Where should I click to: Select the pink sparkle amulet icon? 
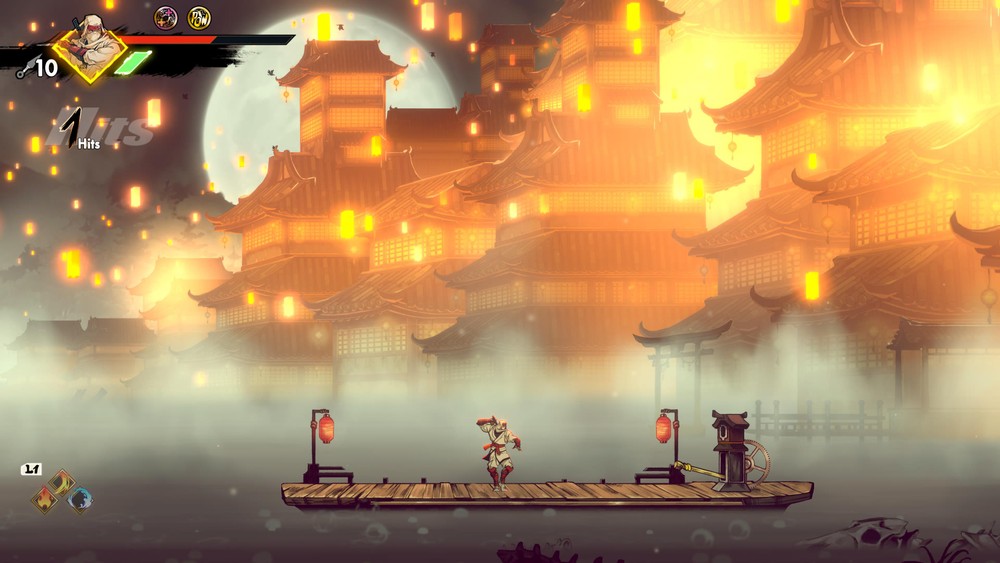165,17
